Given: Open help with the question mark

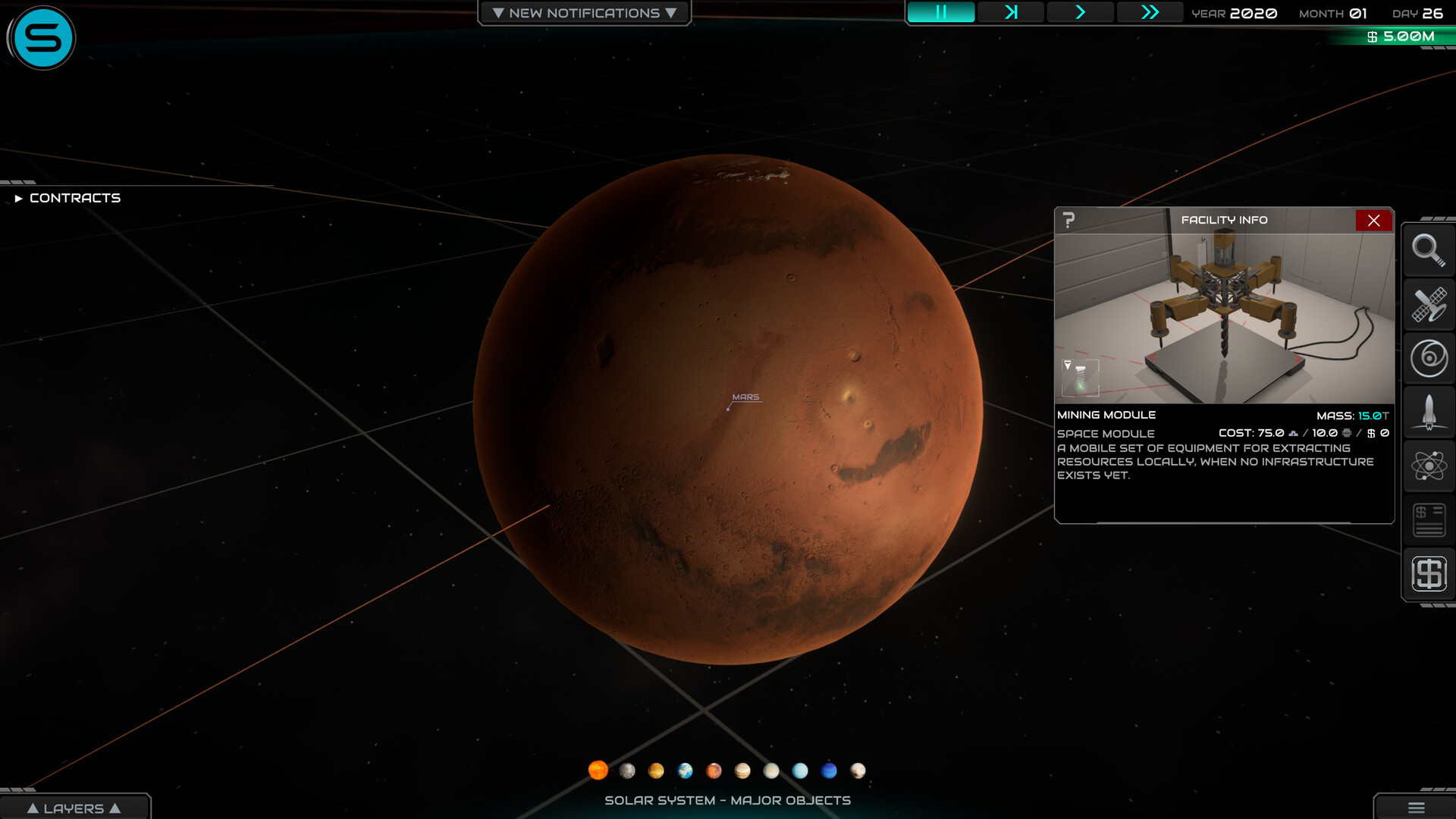Looking at the screenshot, I should coord(1068,220).
